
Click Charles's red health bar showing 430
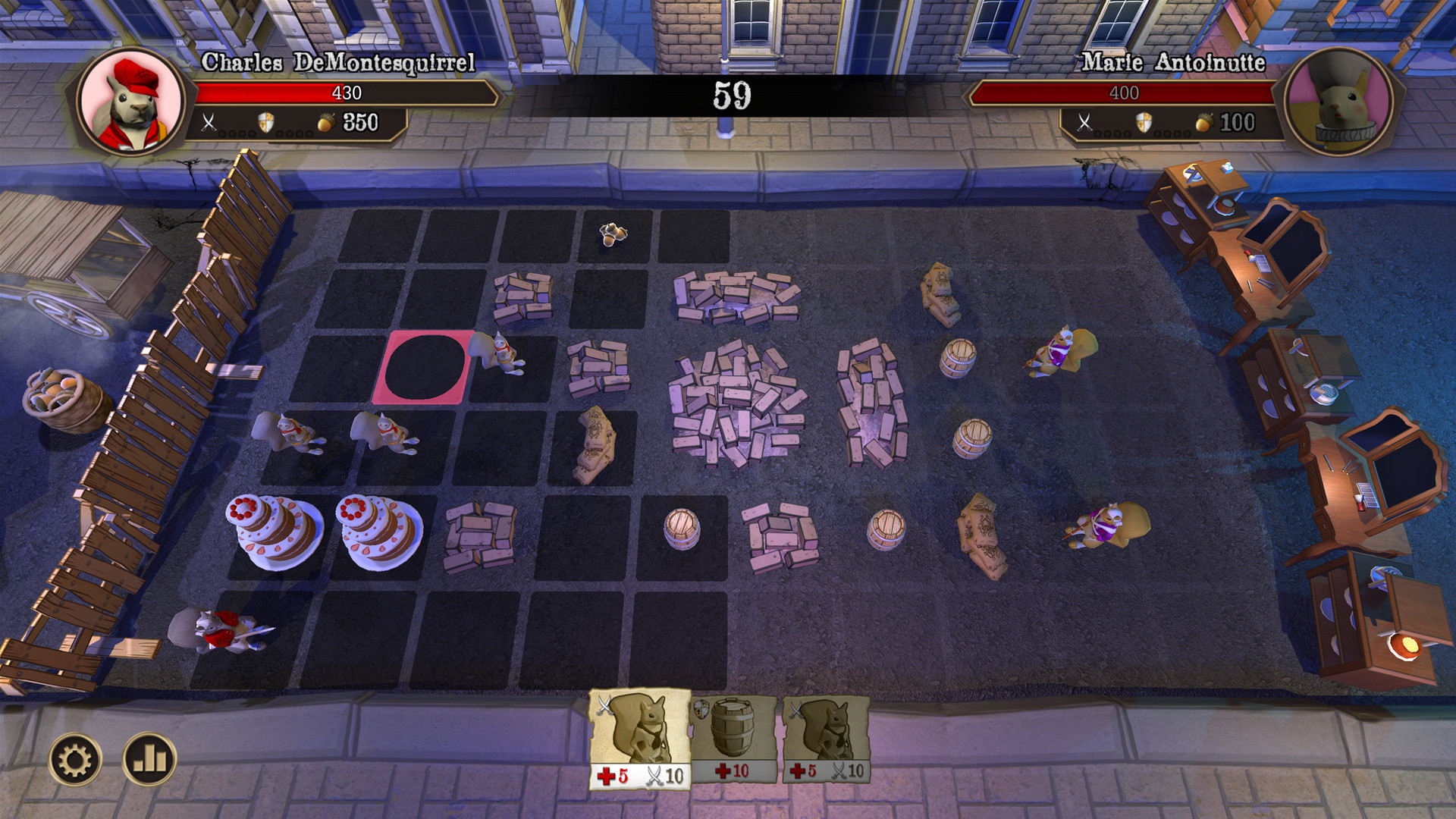tap(345, 93)
